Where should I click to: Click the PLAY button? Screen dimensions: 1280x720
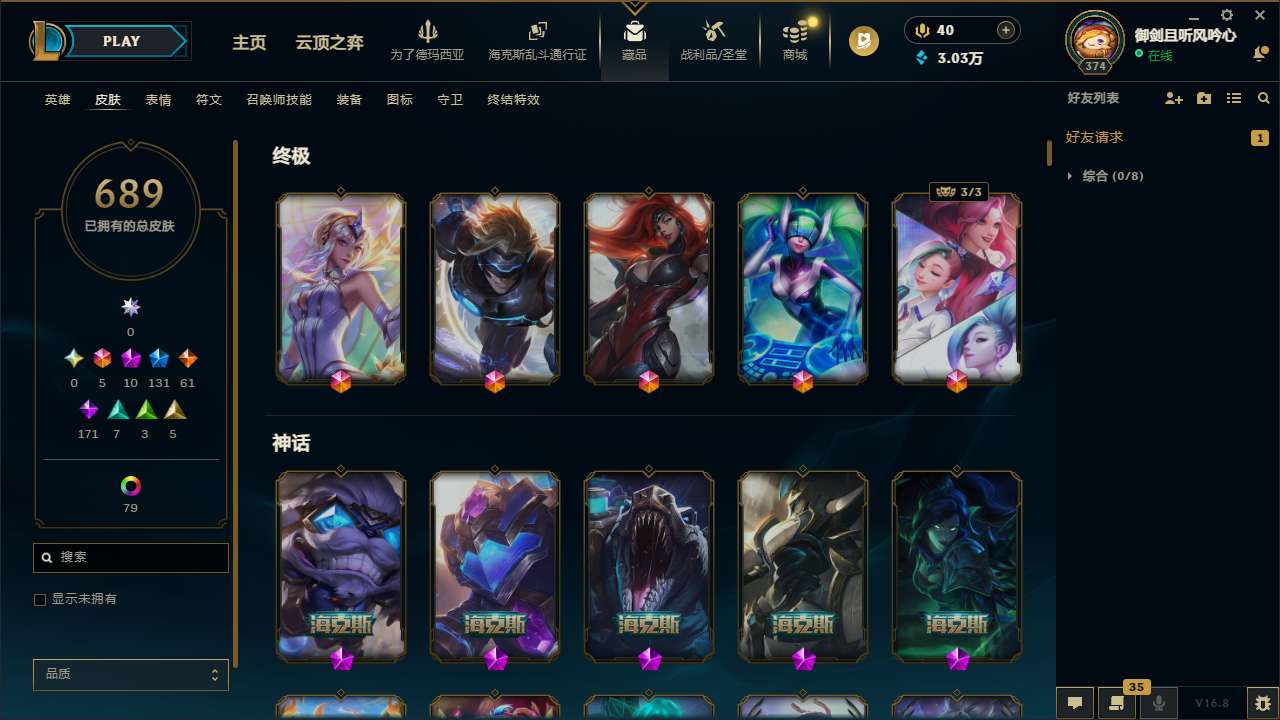121,41
